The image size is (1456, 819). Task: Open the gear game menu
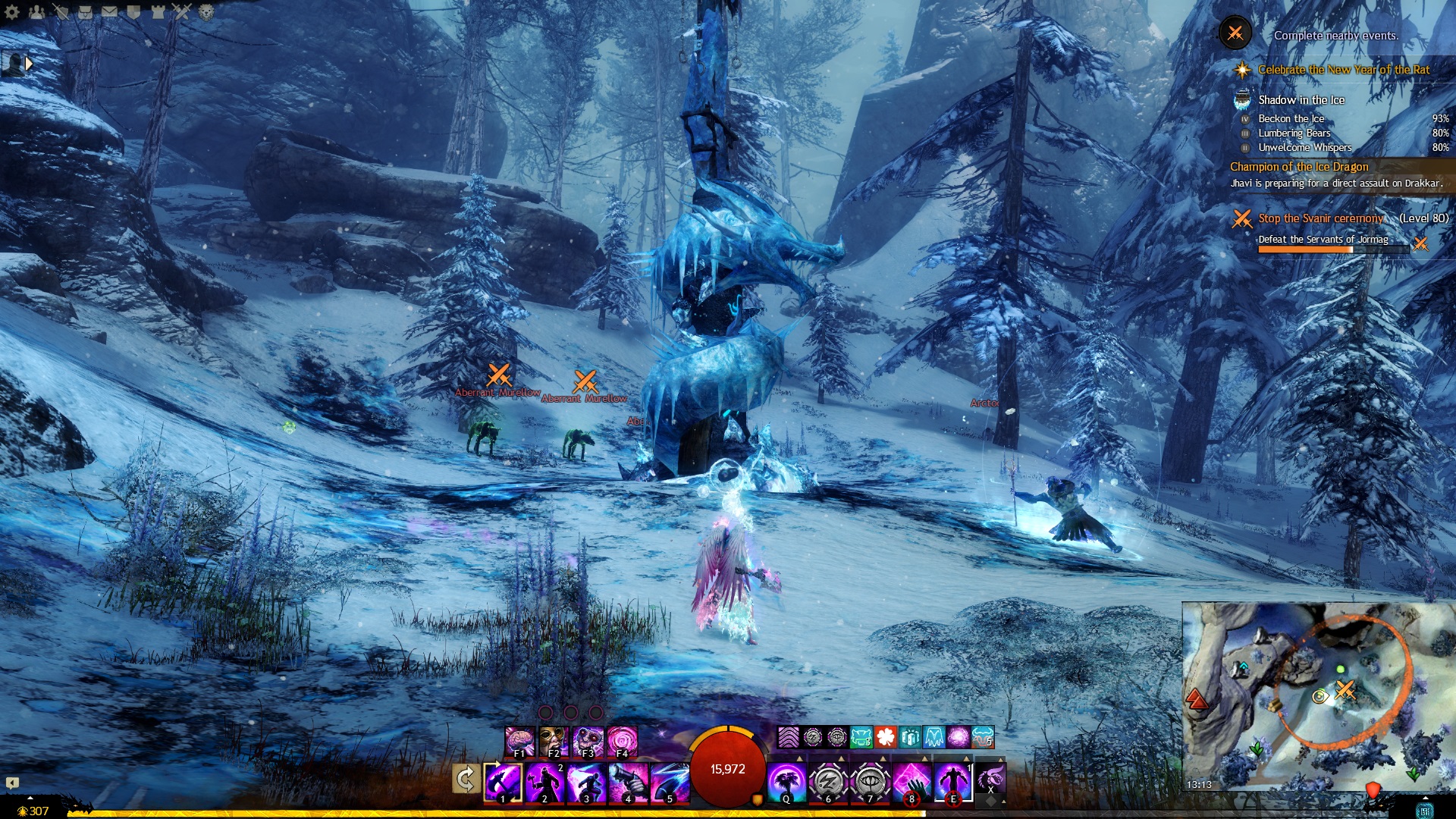tap(12, 11)
